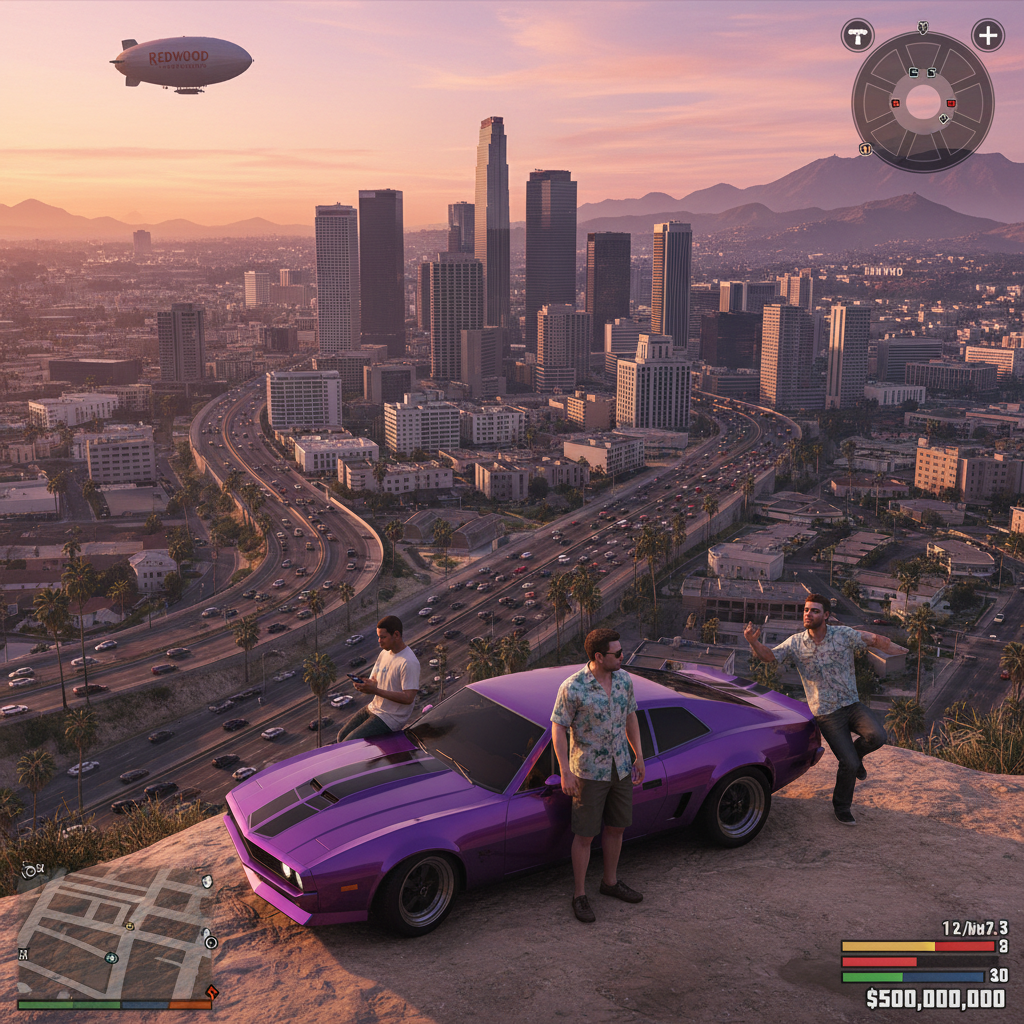
Task: Click the plus button beside the radial wheel
Action: coord(987,35)
